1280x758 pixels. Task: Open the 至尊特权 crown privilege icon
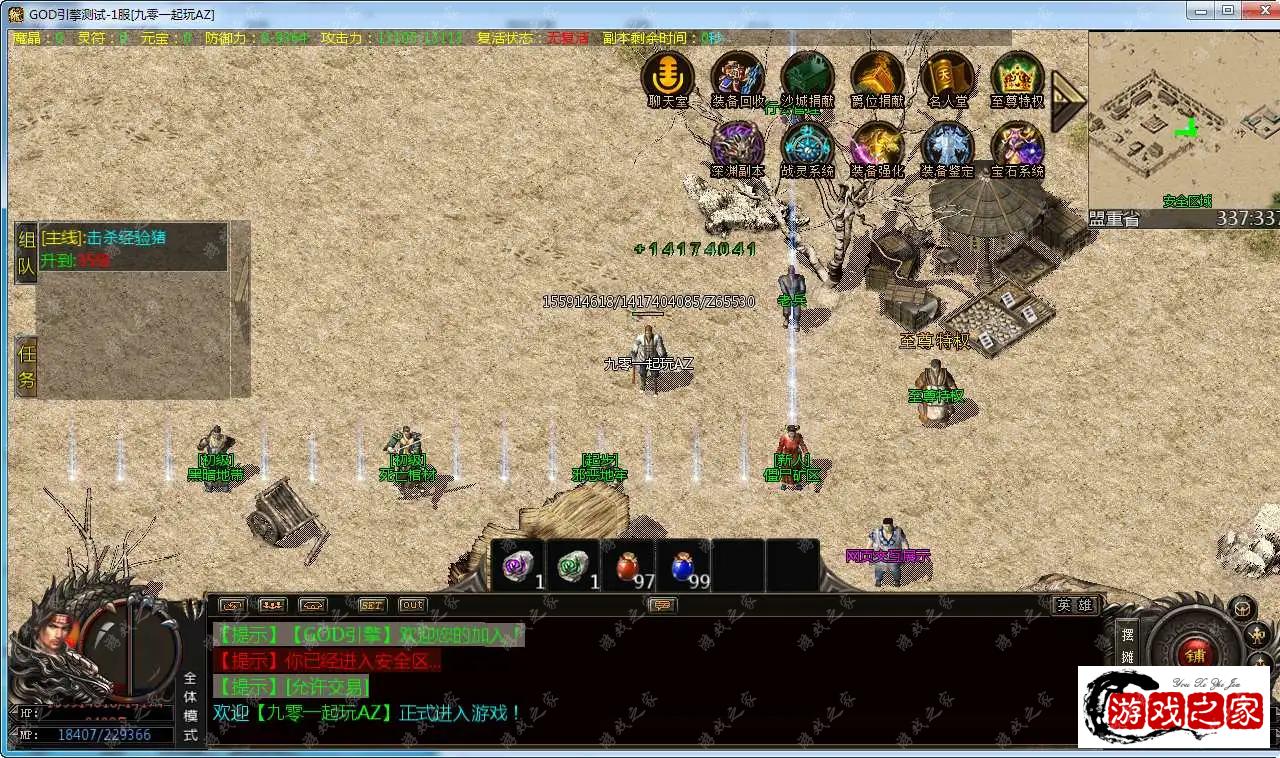point(1017,76)
